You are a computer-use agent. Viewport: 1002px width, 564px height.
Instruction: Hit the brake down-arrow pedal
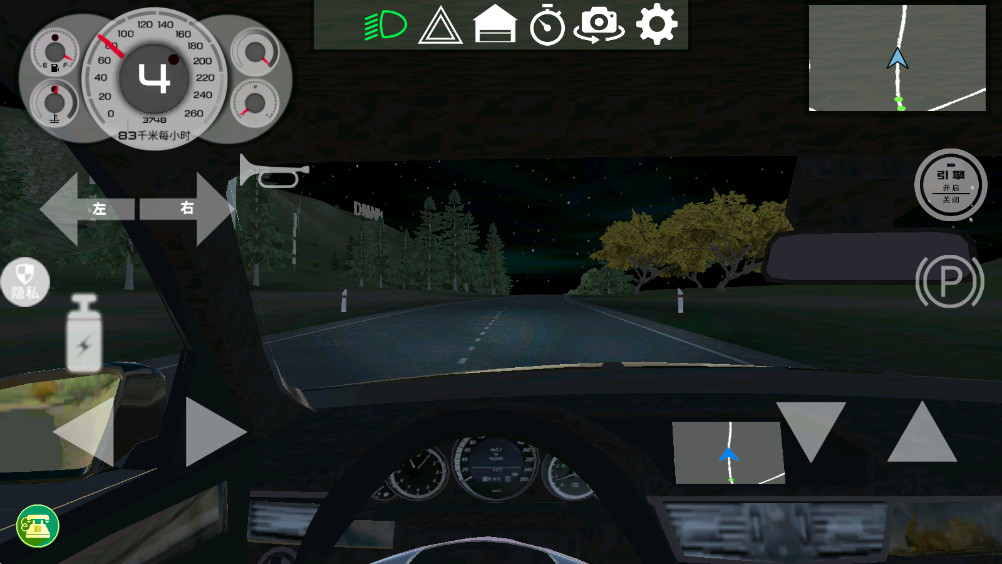[811, 430]
